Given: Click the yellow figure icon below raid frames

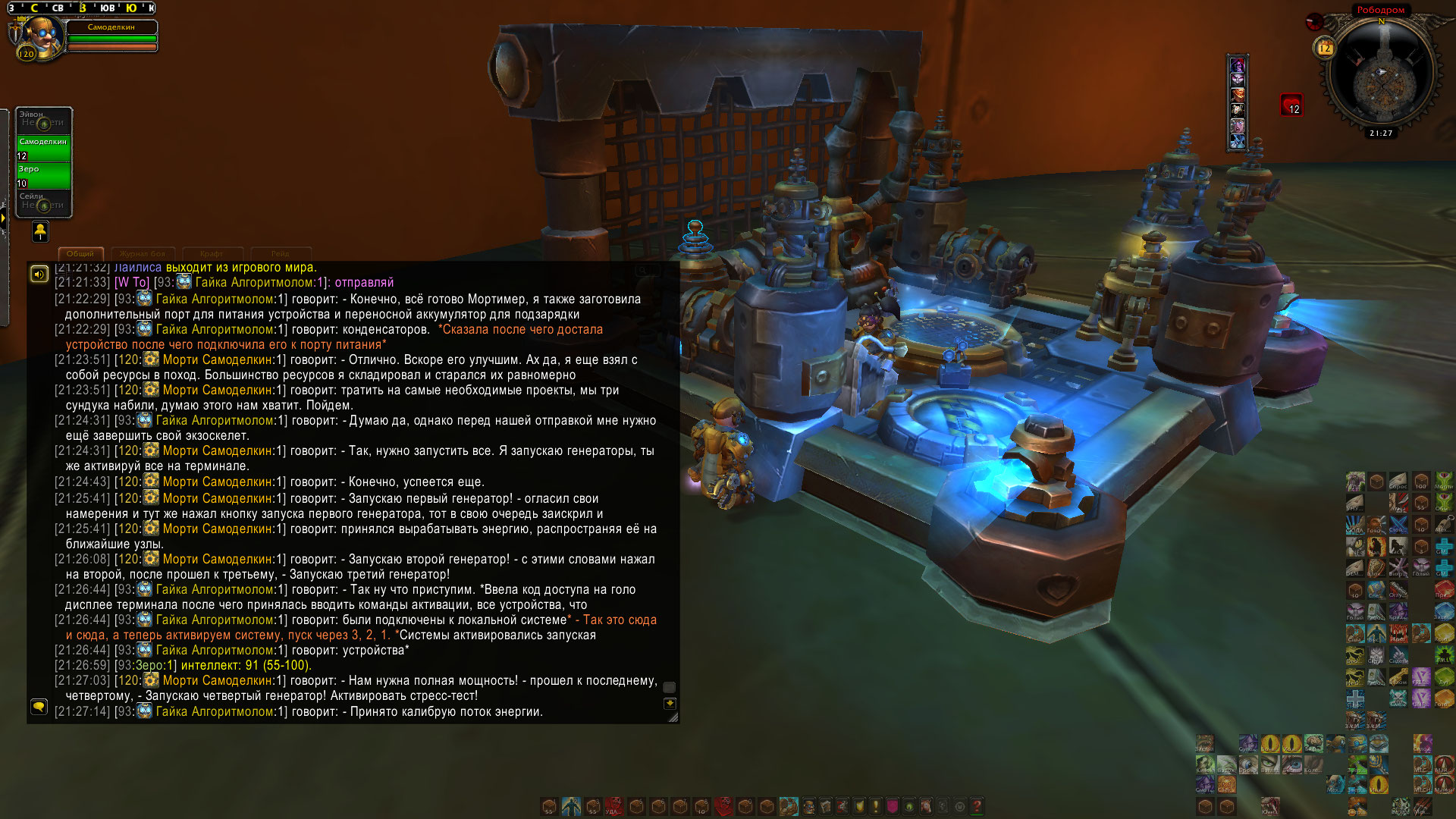Looking at the screenshot, I should click(x=40, y=231).
